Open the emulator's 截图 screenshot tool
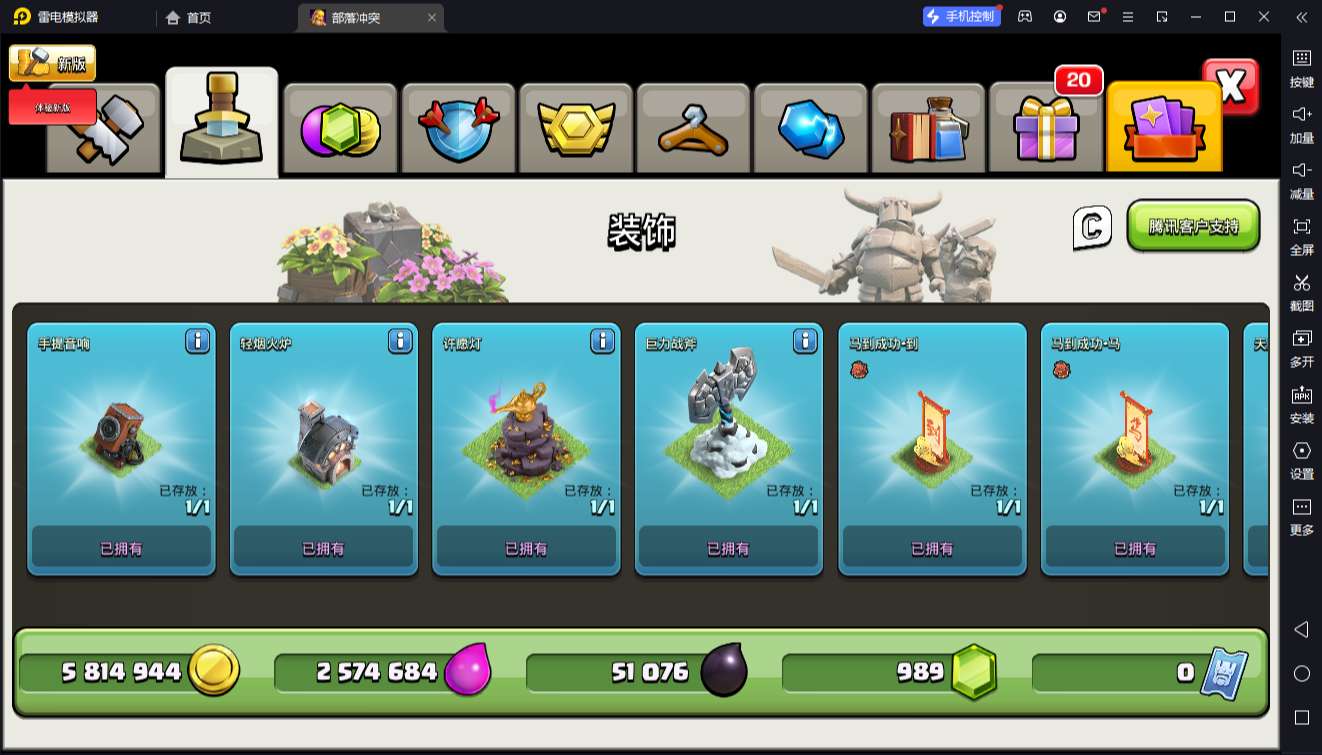Viewport: 1322px width, 755px height. point(1301,291)
